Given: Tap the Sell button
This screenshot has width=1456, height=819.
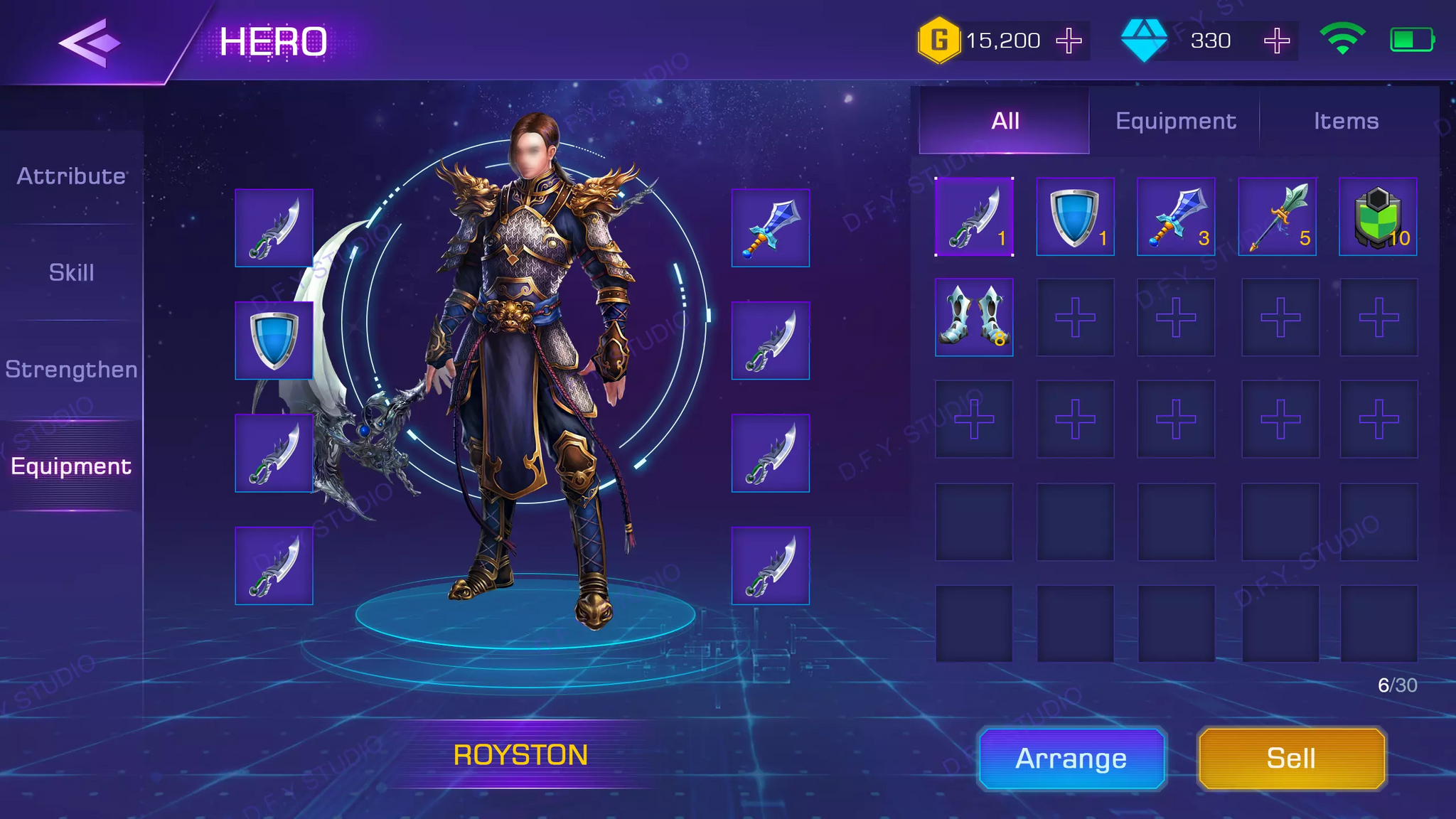Looking at the screenshot, I should point(1292,759).
